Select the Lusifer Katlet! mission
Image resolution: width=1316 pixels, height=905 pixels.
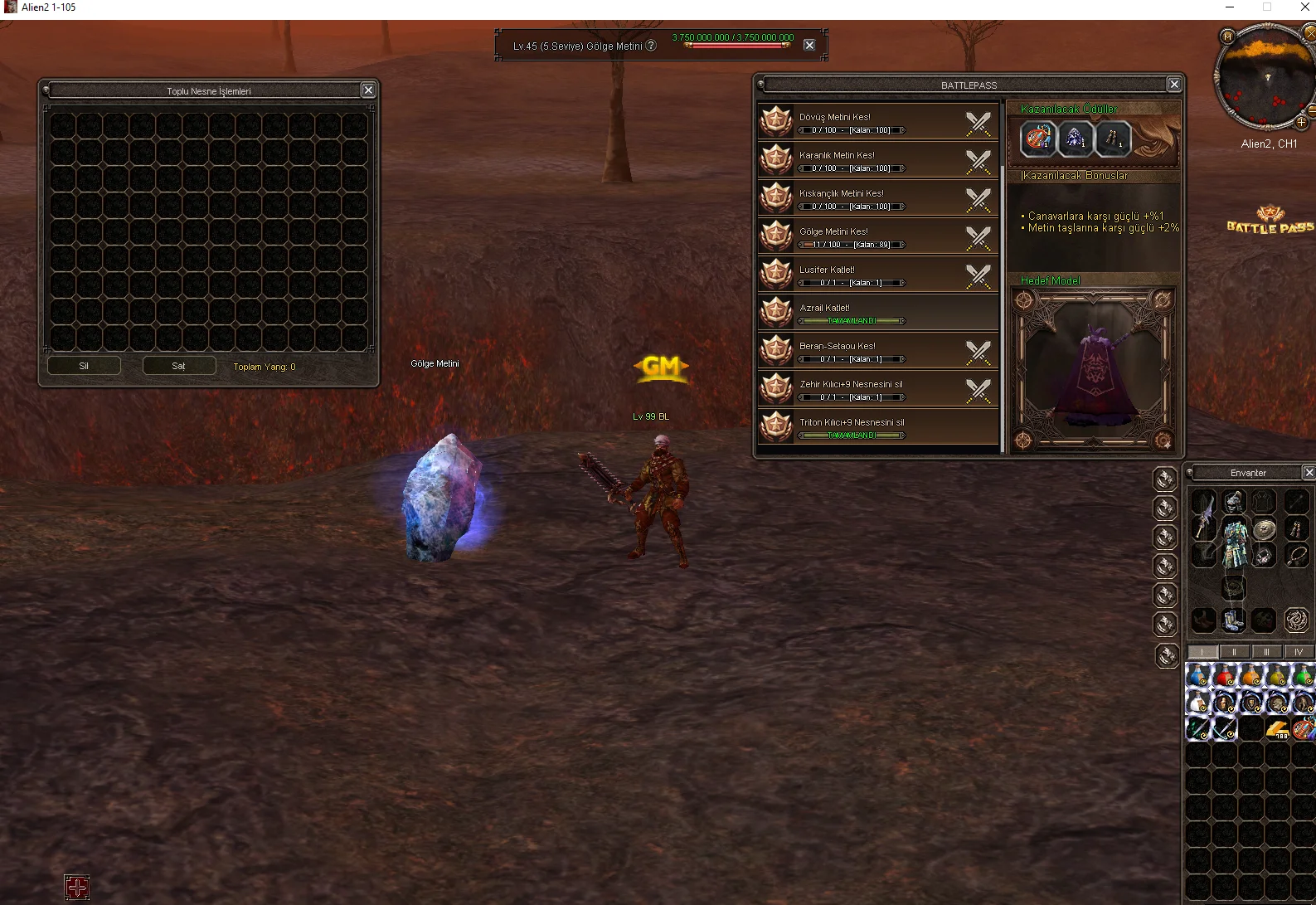click(x=877, y=275)
